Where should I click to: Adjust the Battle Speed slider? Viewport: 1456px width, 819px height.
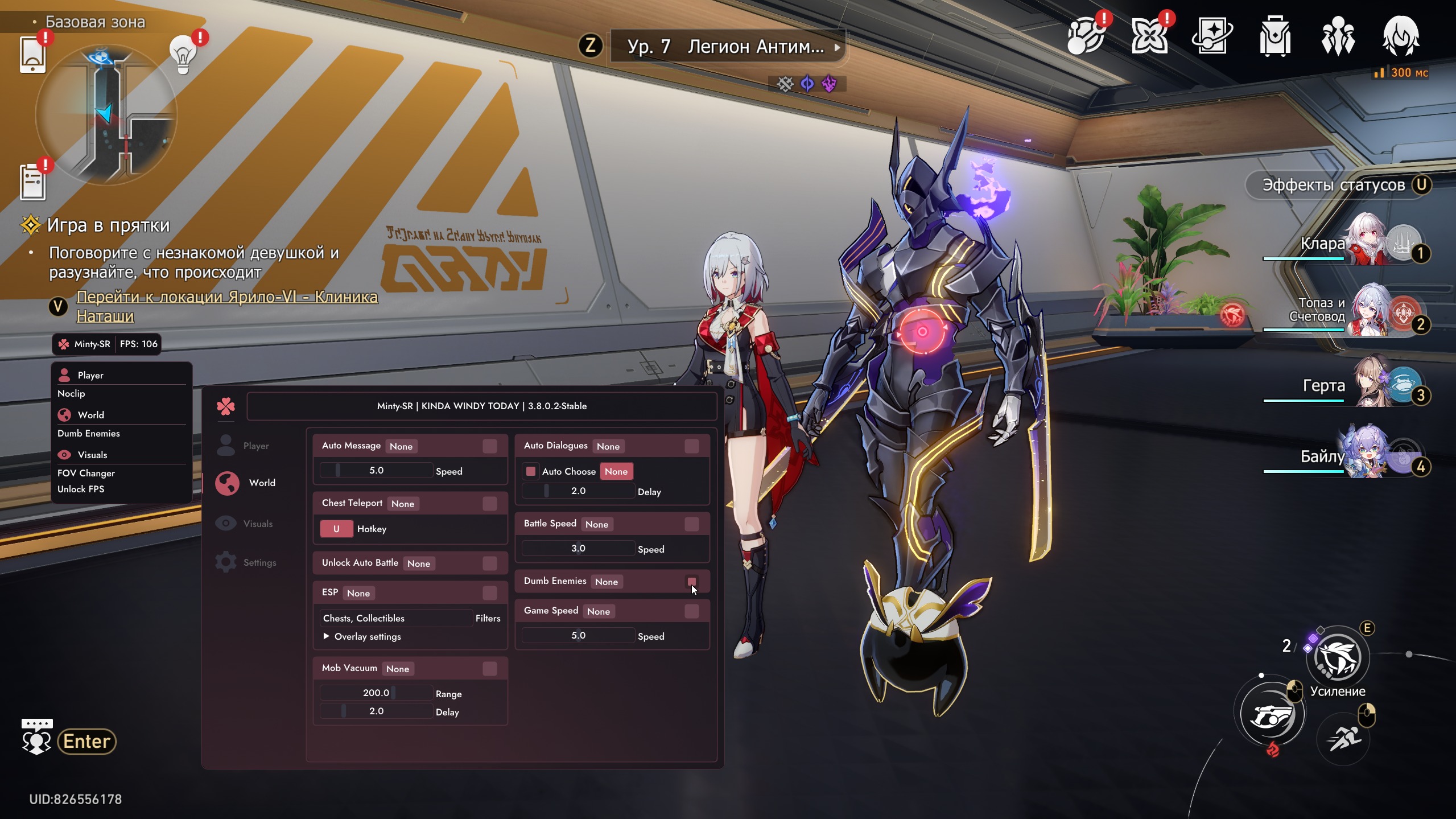(x=578, y=549)
